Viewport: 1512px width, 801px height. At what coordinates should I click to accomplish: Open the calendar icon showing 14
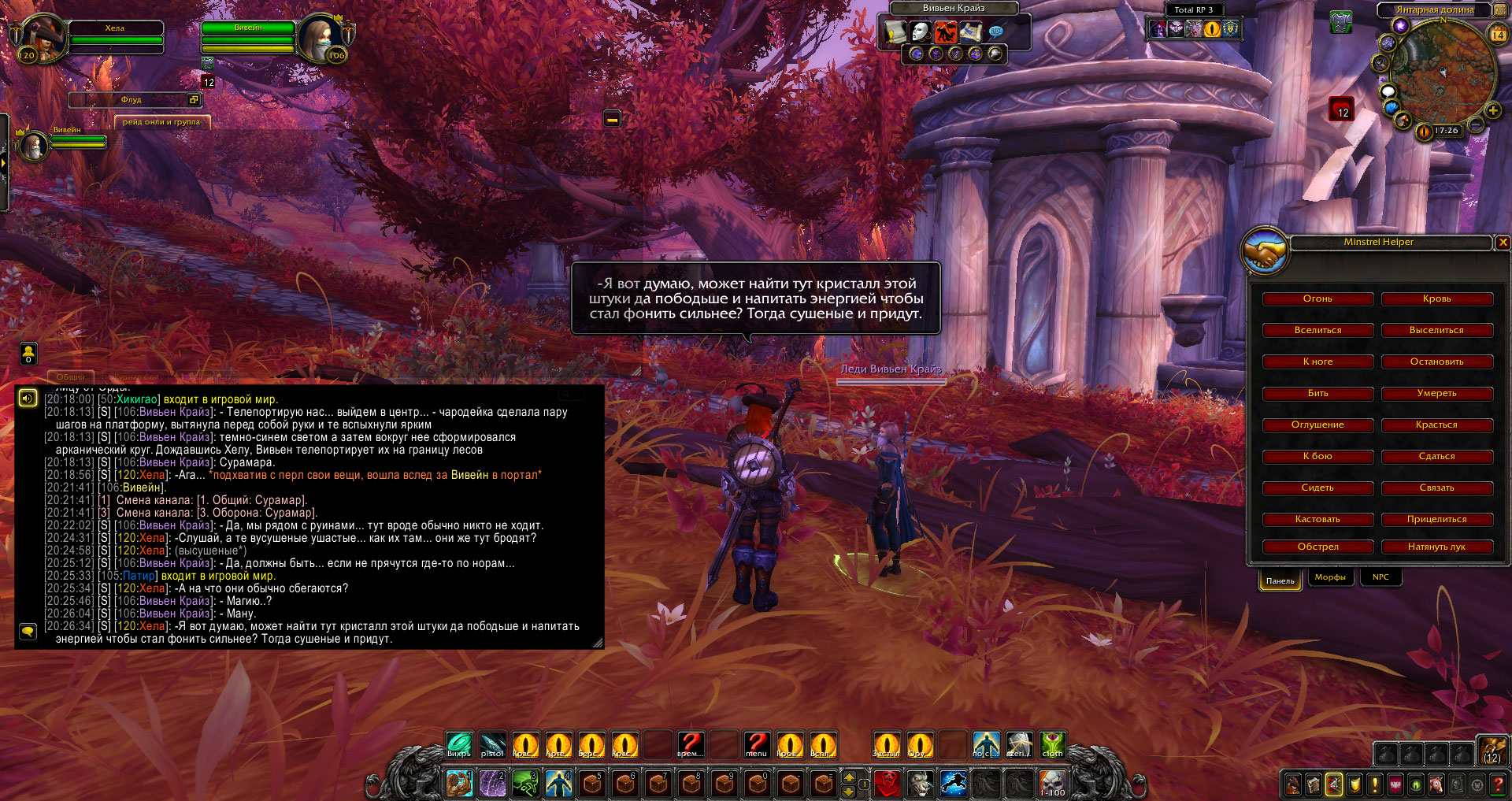[x=1498, y=35]
